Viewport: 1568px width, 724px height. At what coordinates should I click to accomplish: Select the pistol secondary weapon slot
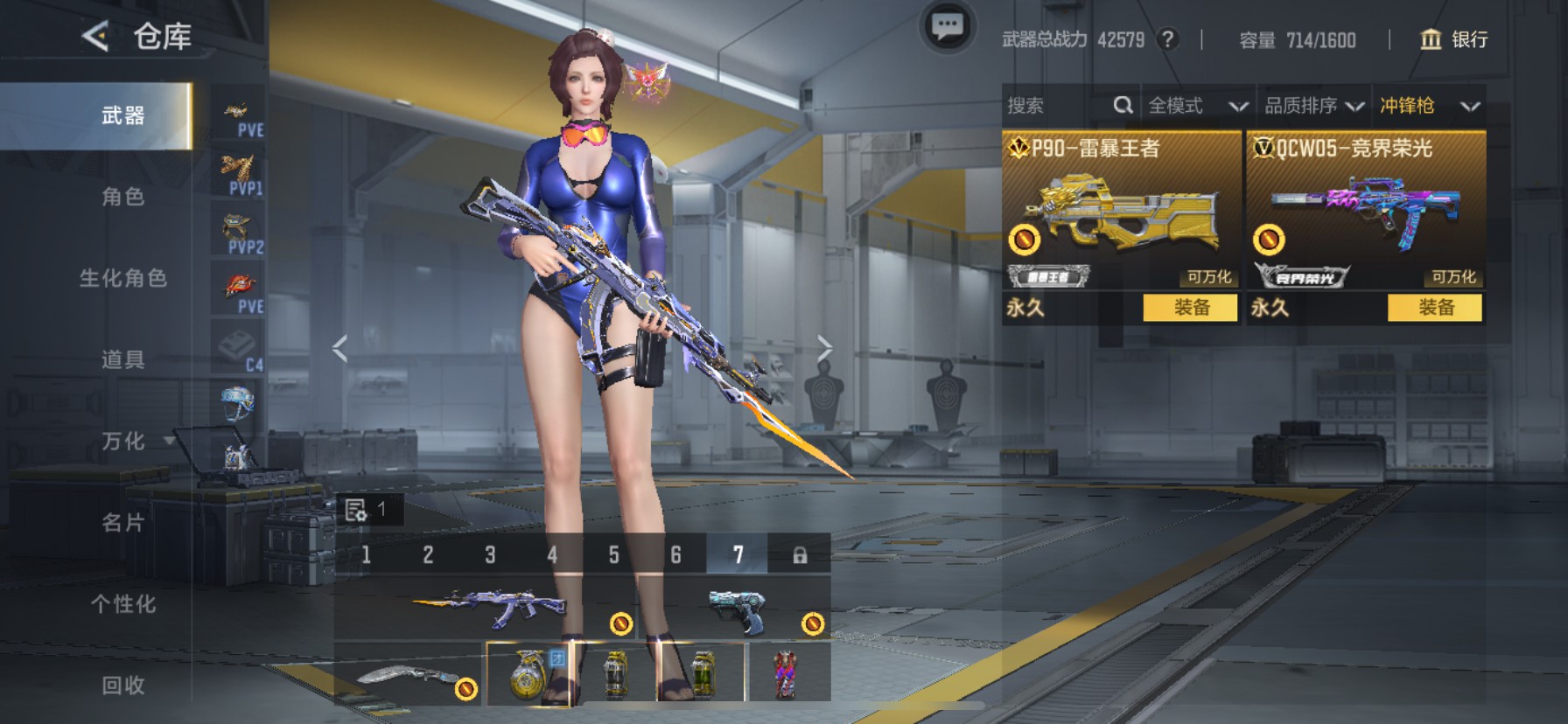tap(735, 609)
